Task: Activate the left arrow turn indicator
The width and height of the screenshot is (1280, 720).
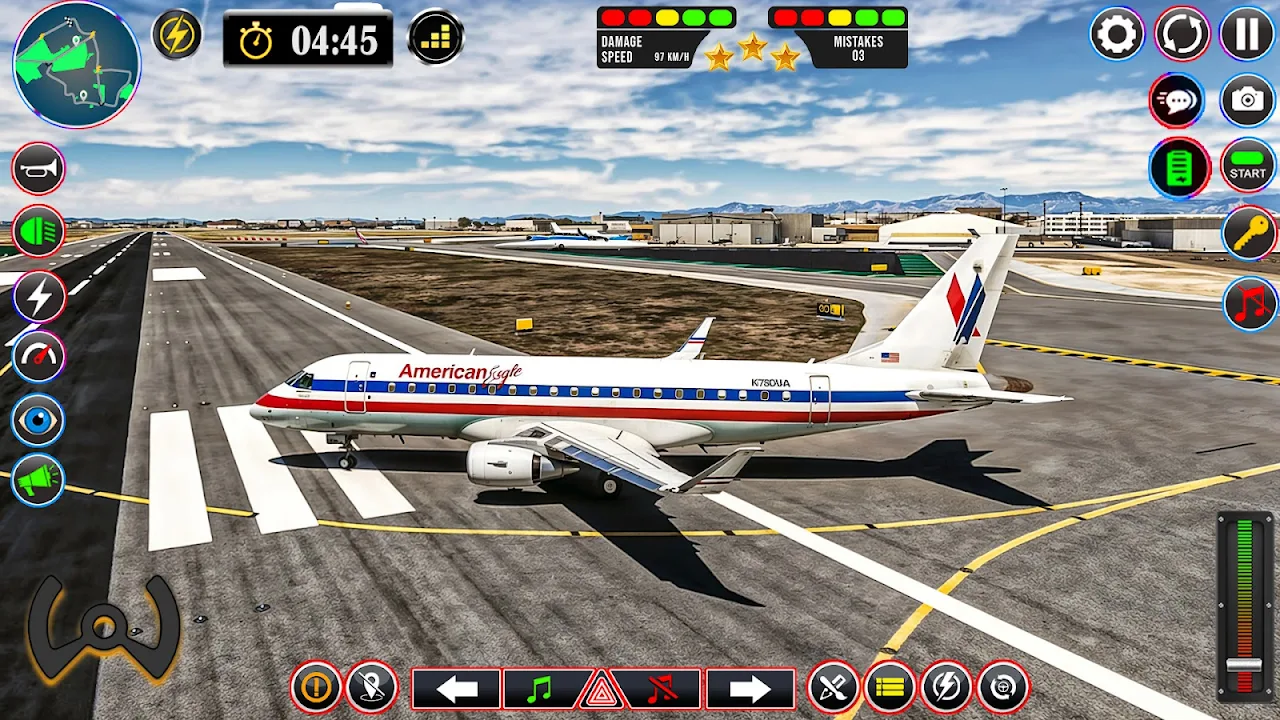Action: (456, 688)
